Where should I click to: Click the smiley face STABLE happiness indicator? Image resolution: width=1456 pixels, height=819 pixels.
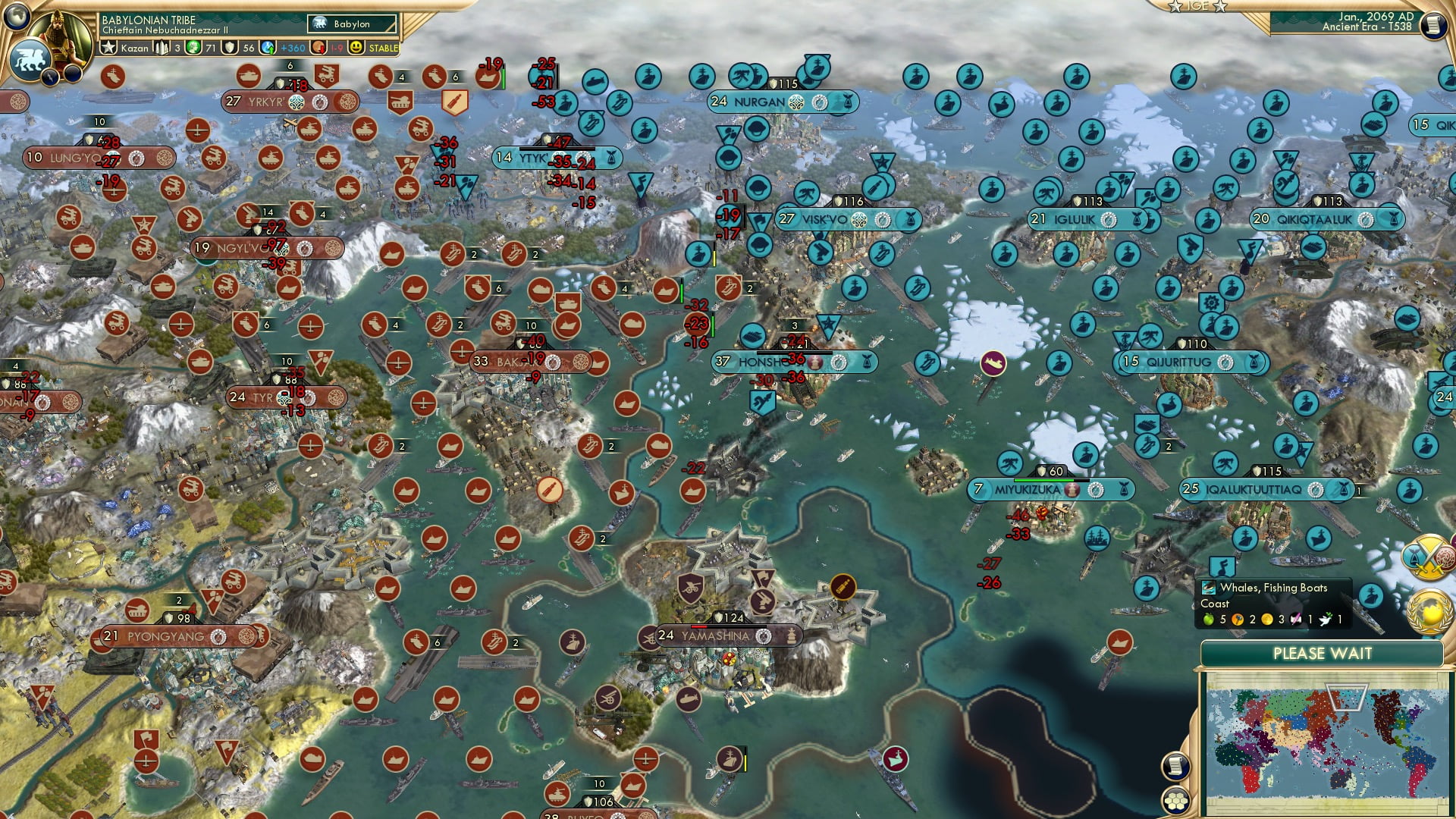pyautogui.click(x=355, y=47)
